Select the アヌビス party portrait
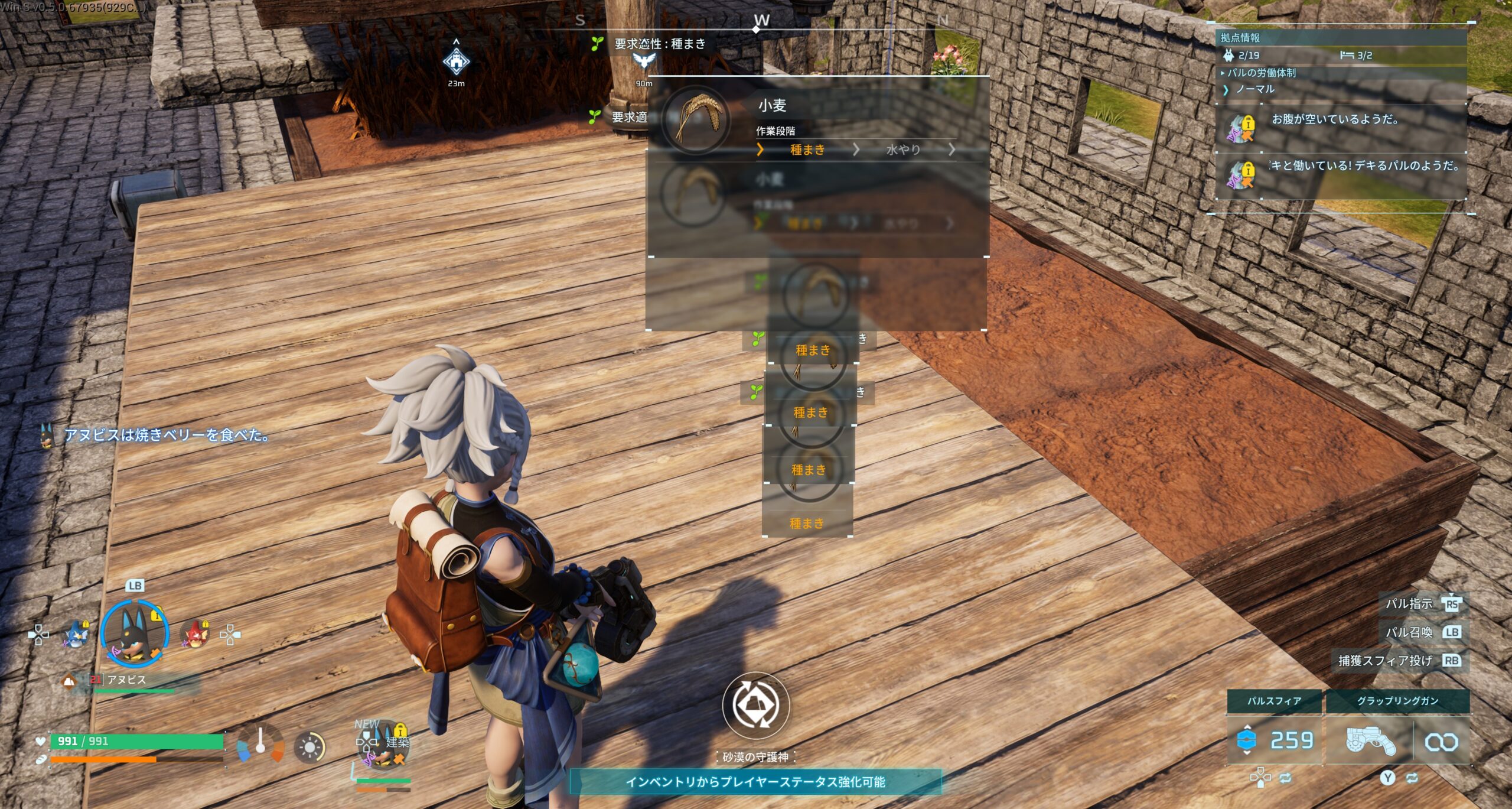This screenshot has height=809, width=1512. (135, 633)
